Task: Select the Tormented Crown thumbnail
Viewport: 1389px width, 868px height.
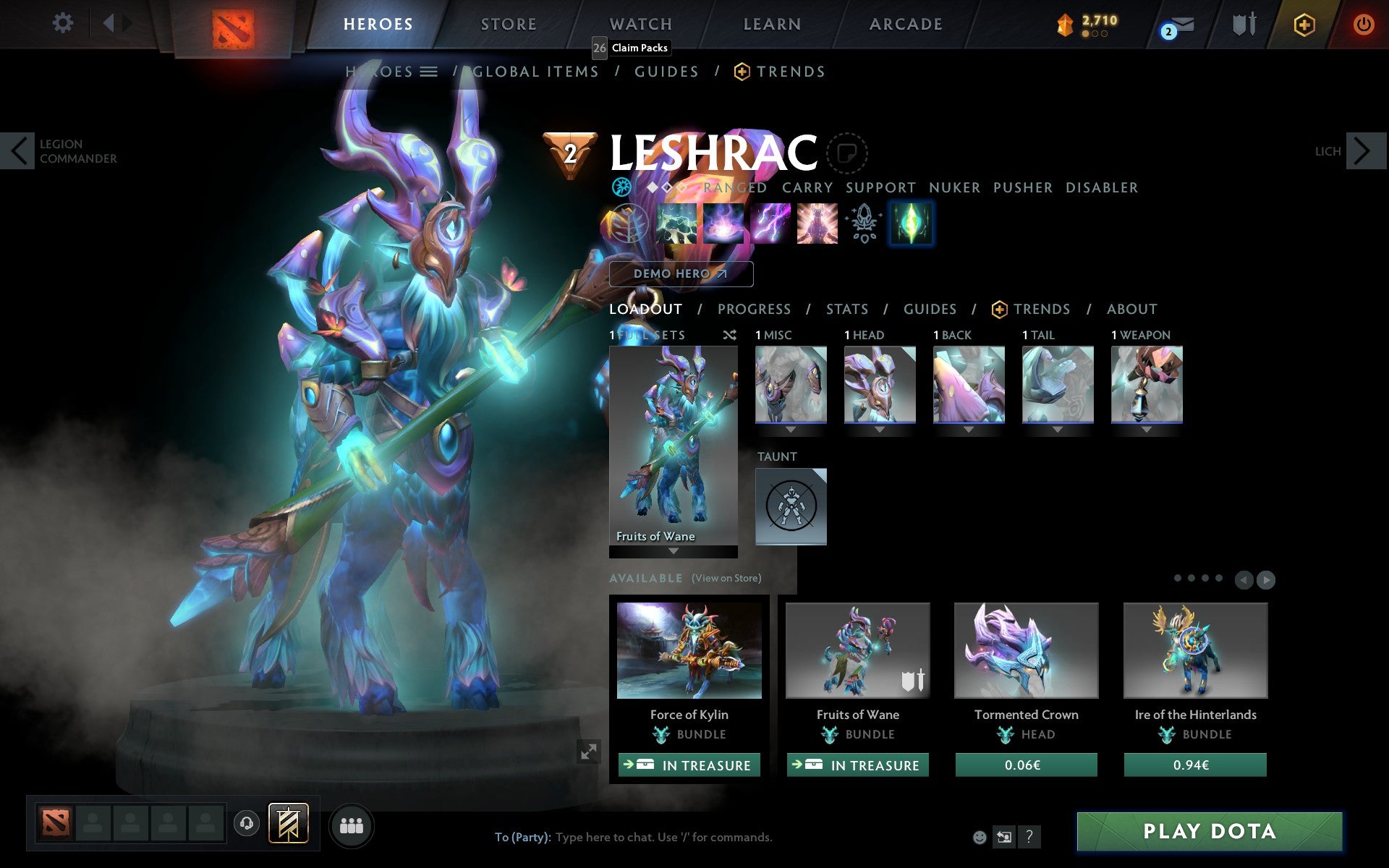Action: tap(1025, 650)
